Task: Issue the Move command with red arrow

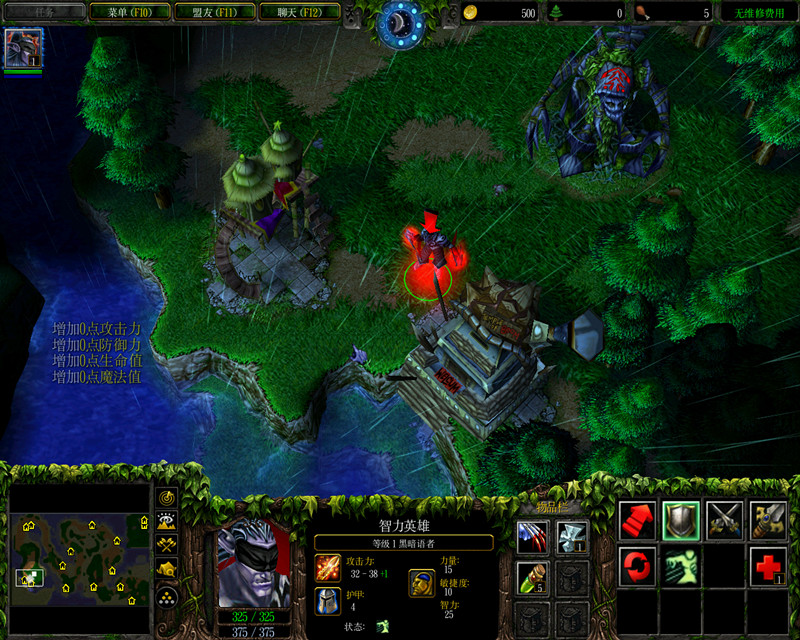Action: (637, 520)
